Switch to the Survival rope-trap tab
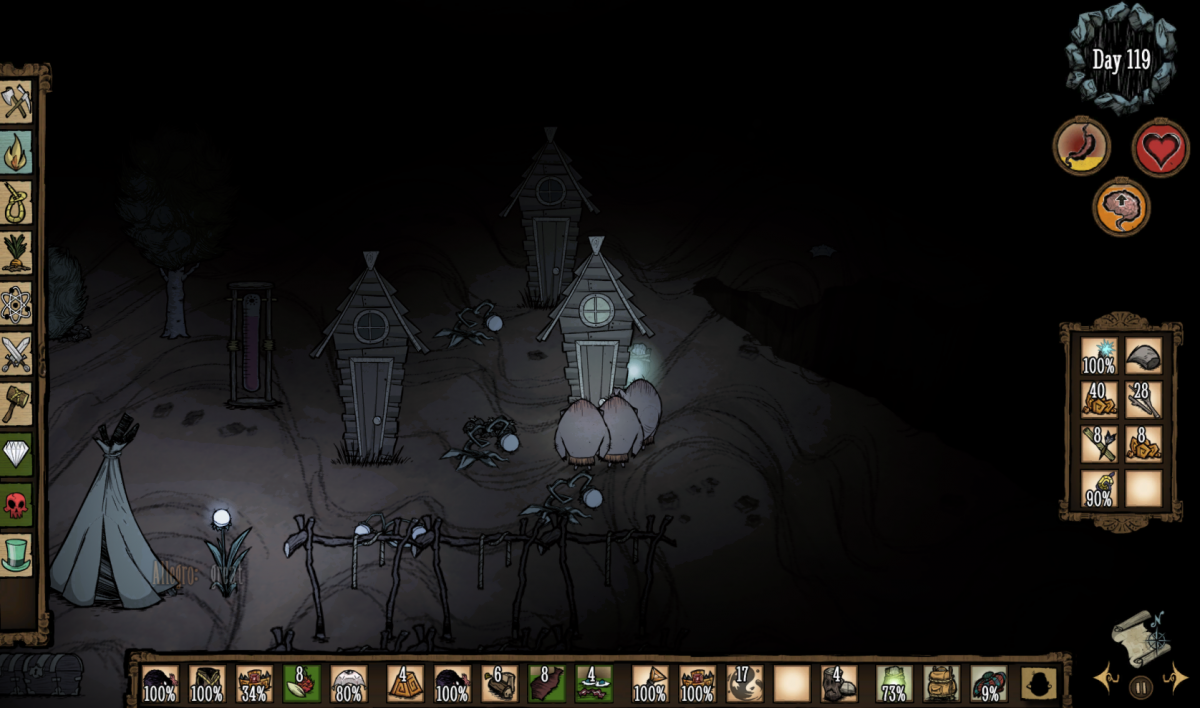This screenshot has height=708, width=1200. coord(16,203)
